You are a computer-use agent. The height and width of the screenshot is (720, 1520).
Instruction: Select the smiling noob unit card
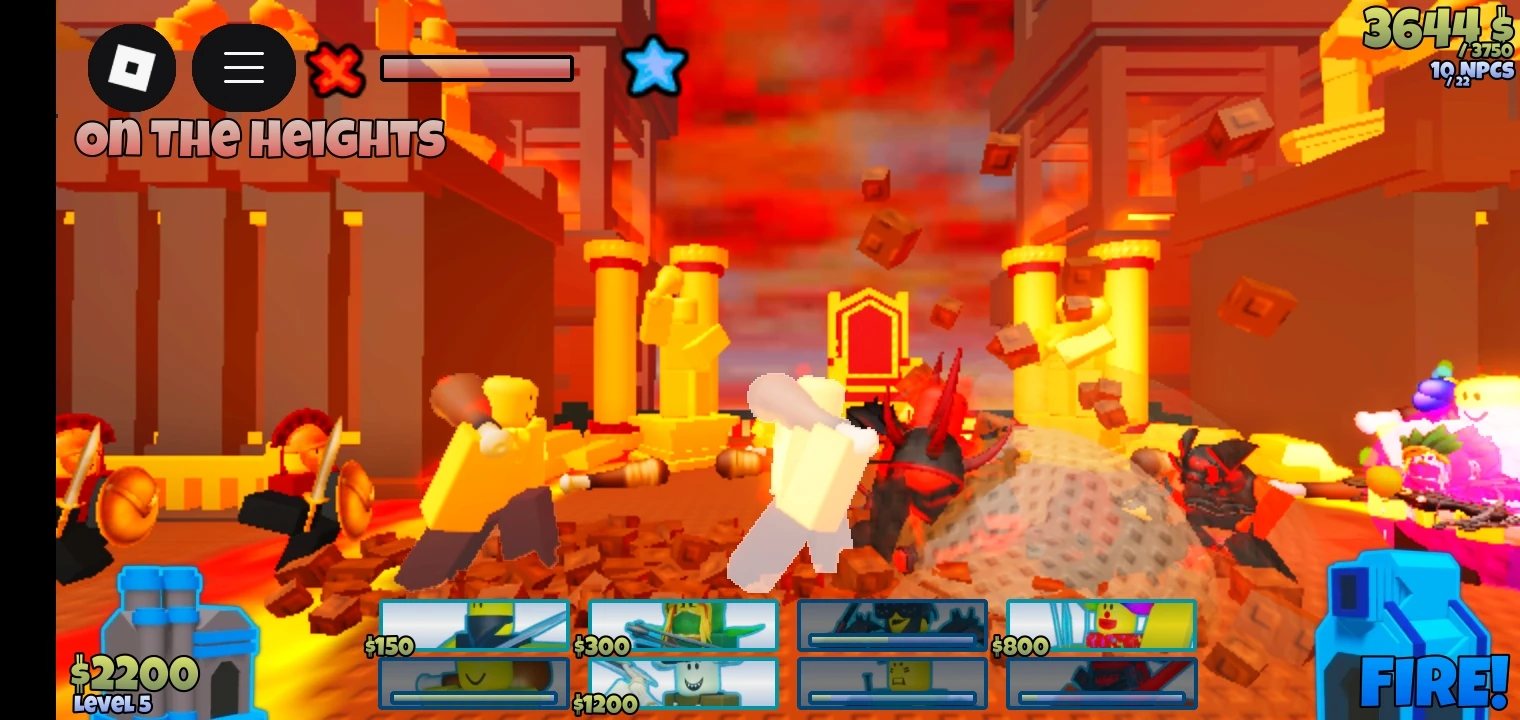coord(475,681)
